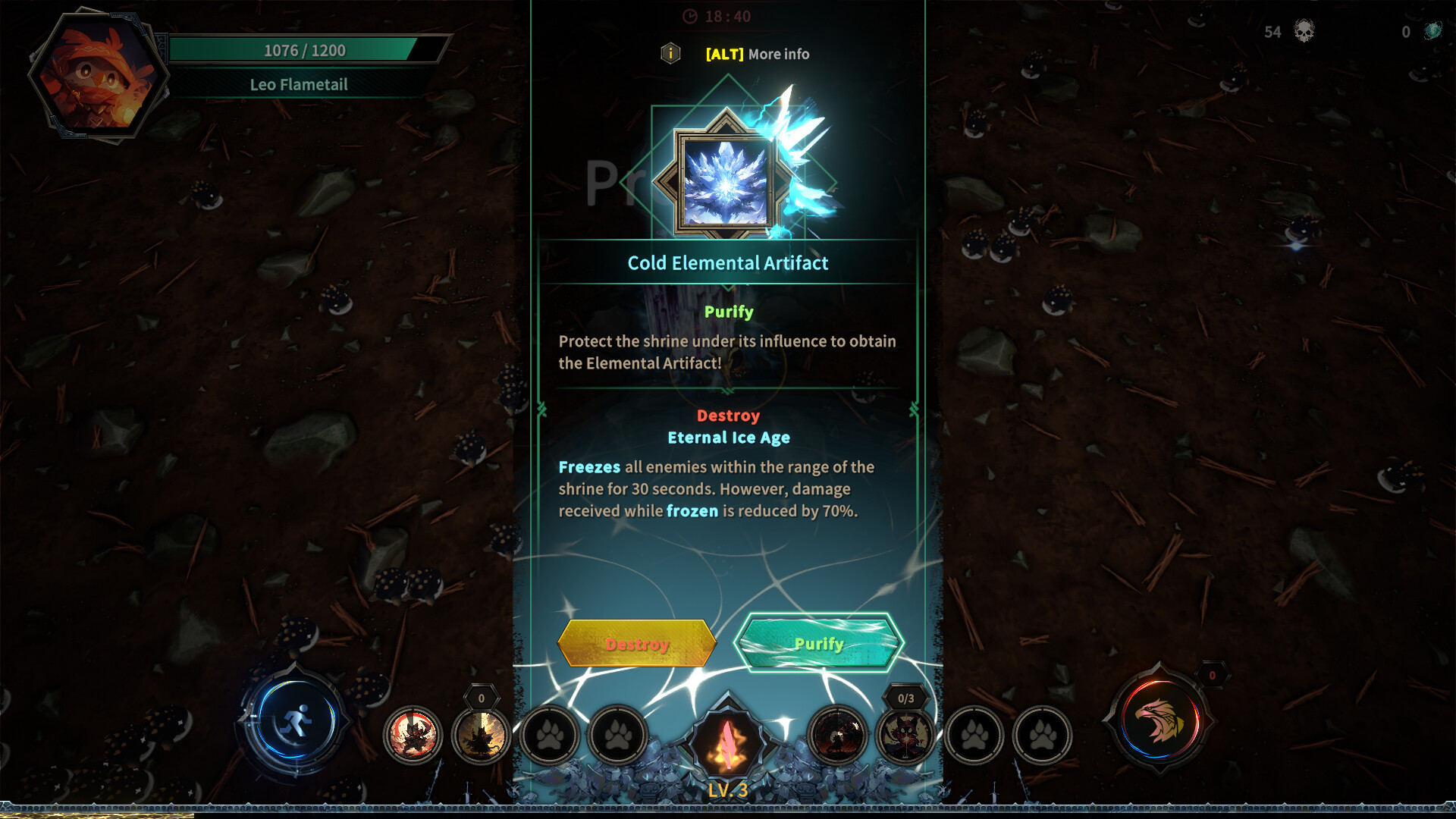Screen dimensions: 1456x819
Task: Click the Cold Elemental Artifact title bar
Action: coord(728,262)
